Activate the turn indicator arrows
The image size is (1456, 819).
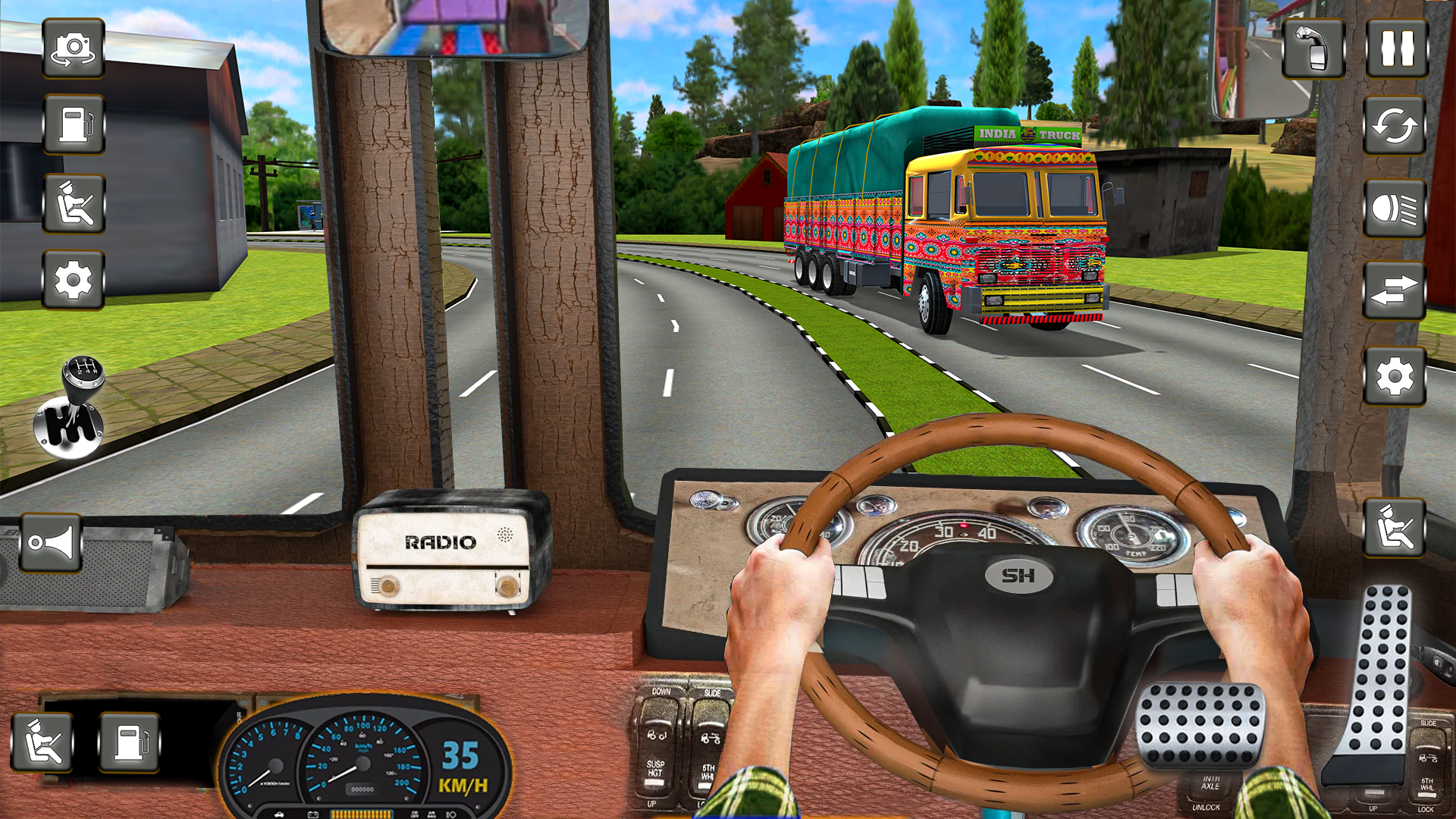click(1395, 291)
